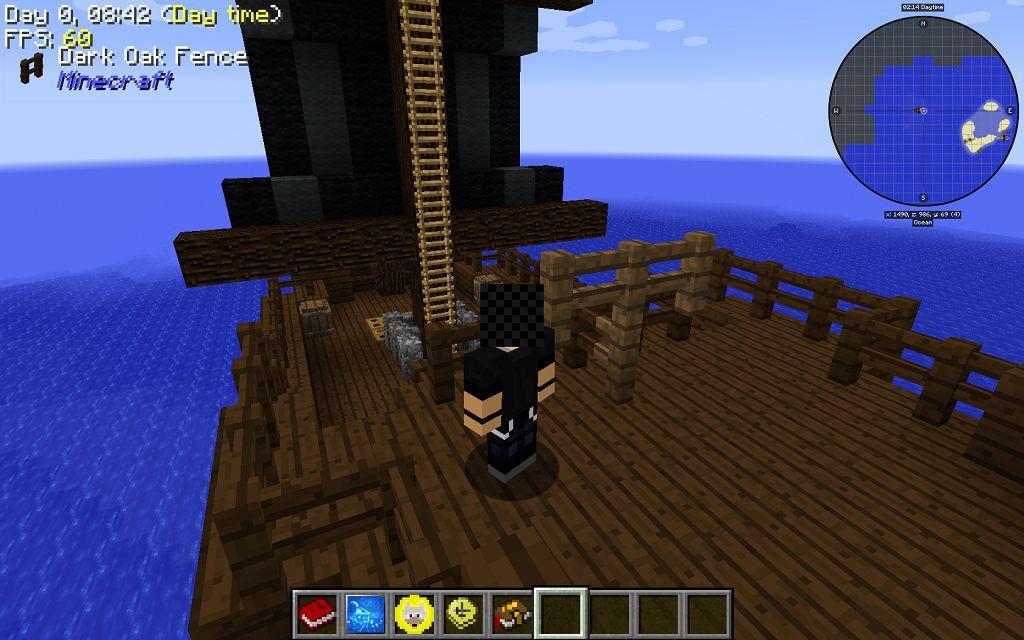Viewport: 1024px width, 640px height.
Task: Select the red book hotbar slot
Action: pyautogui.click(x=316, y=612)
